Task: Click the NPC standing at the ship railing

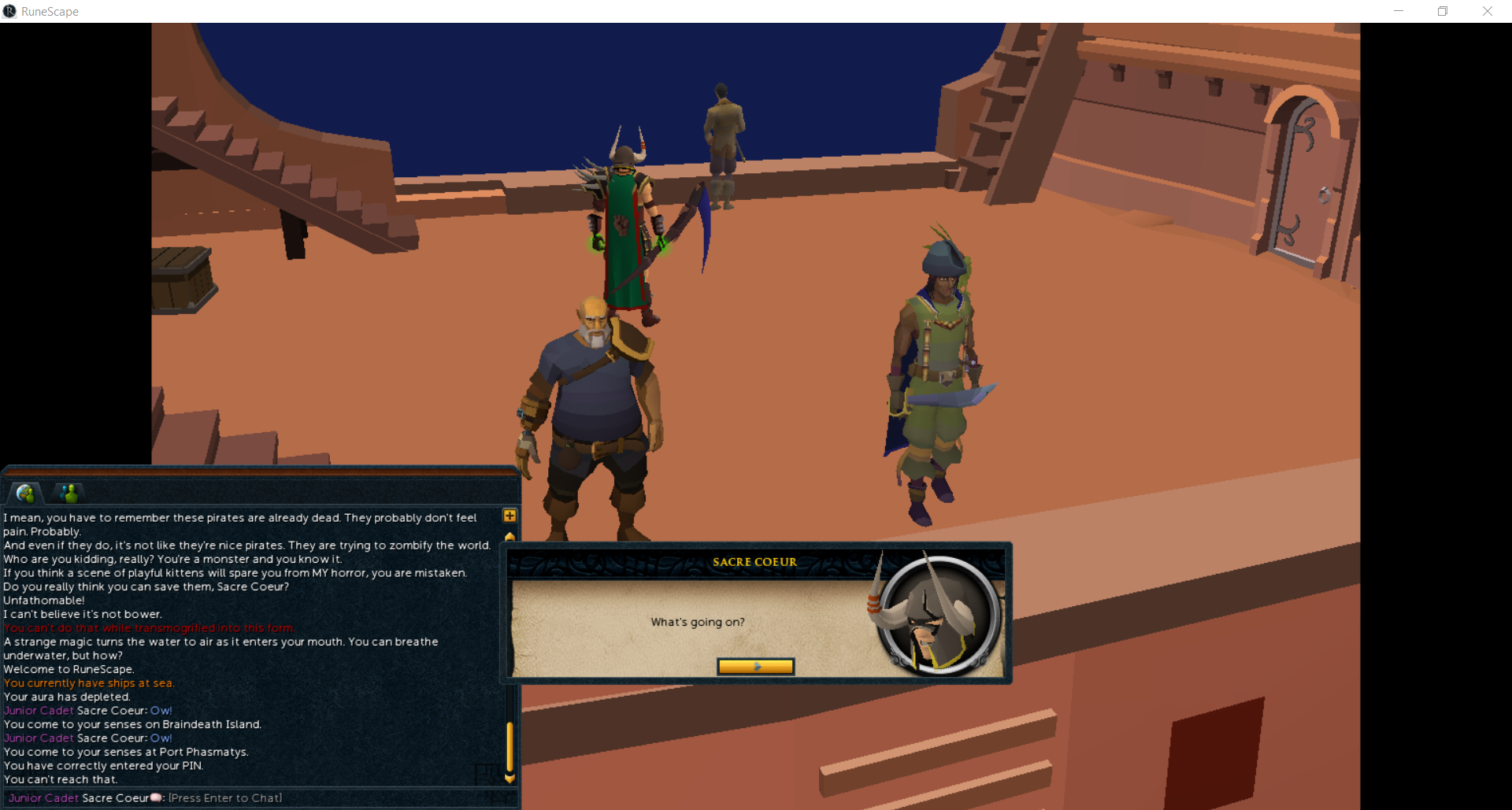Action: (x=721, y=142)
